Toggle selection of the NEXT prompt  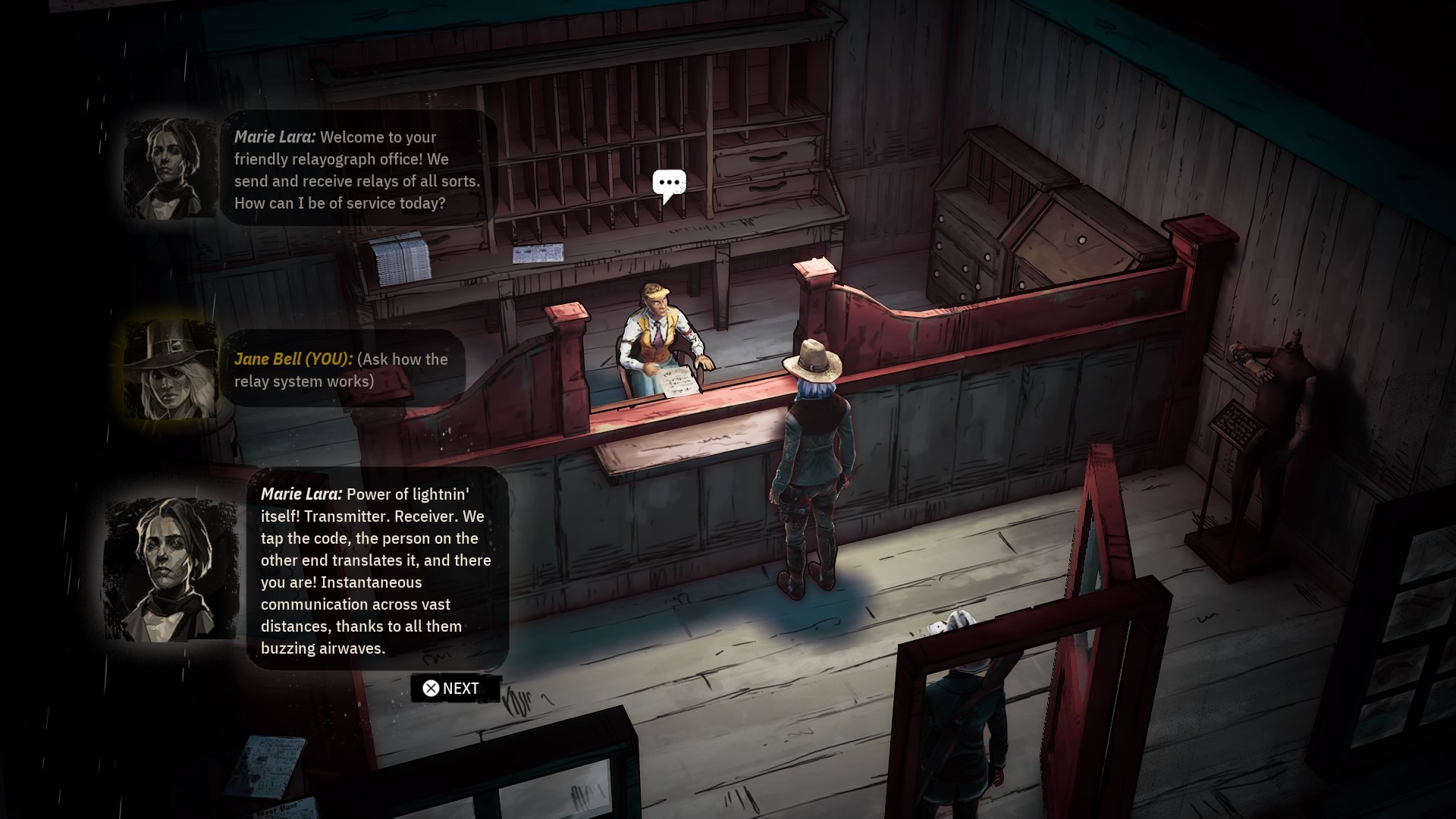click(453, 688)
